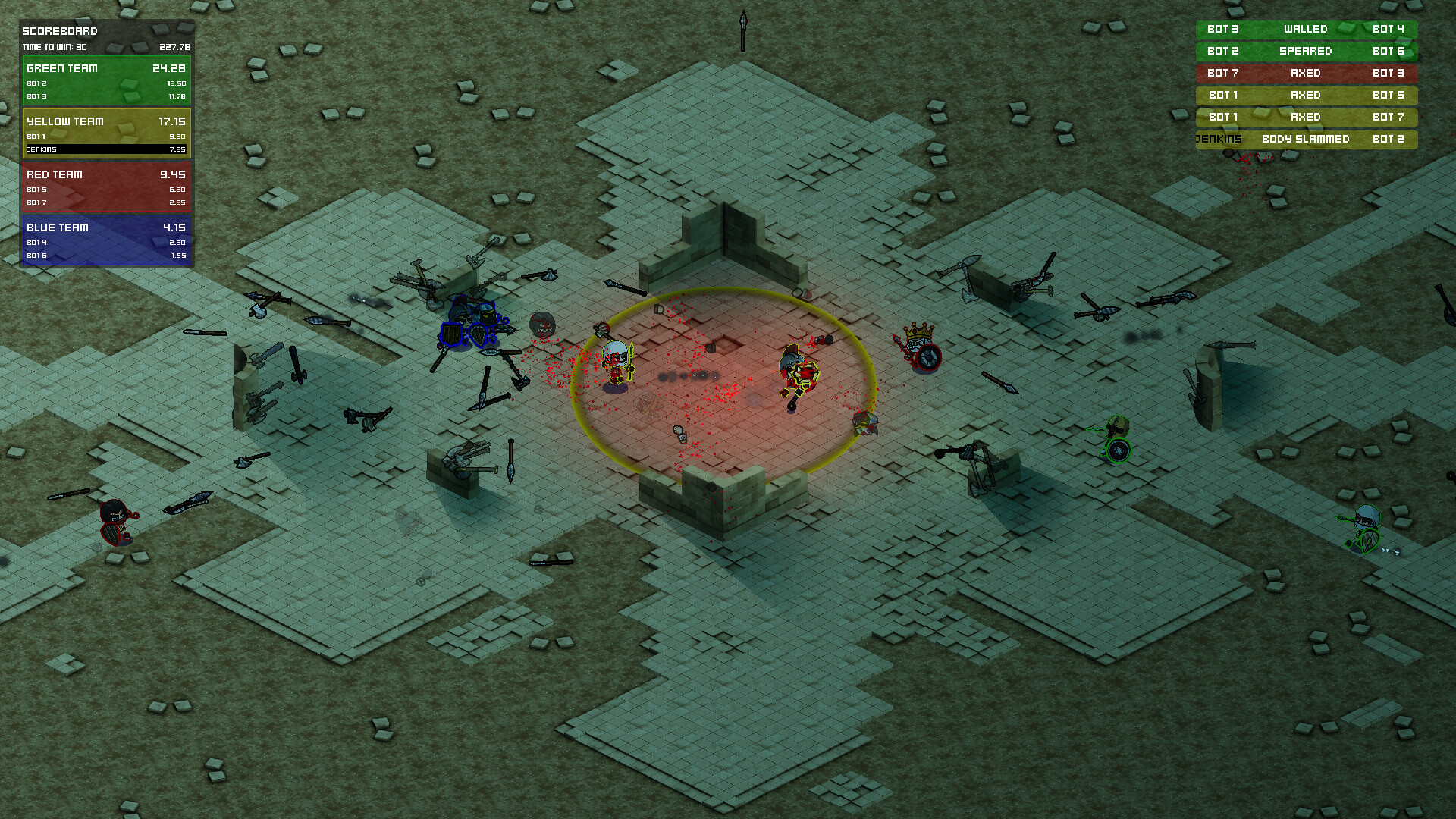
Task: Click JENKINS highlighted on the yellow team
Action: pos(42,149)
